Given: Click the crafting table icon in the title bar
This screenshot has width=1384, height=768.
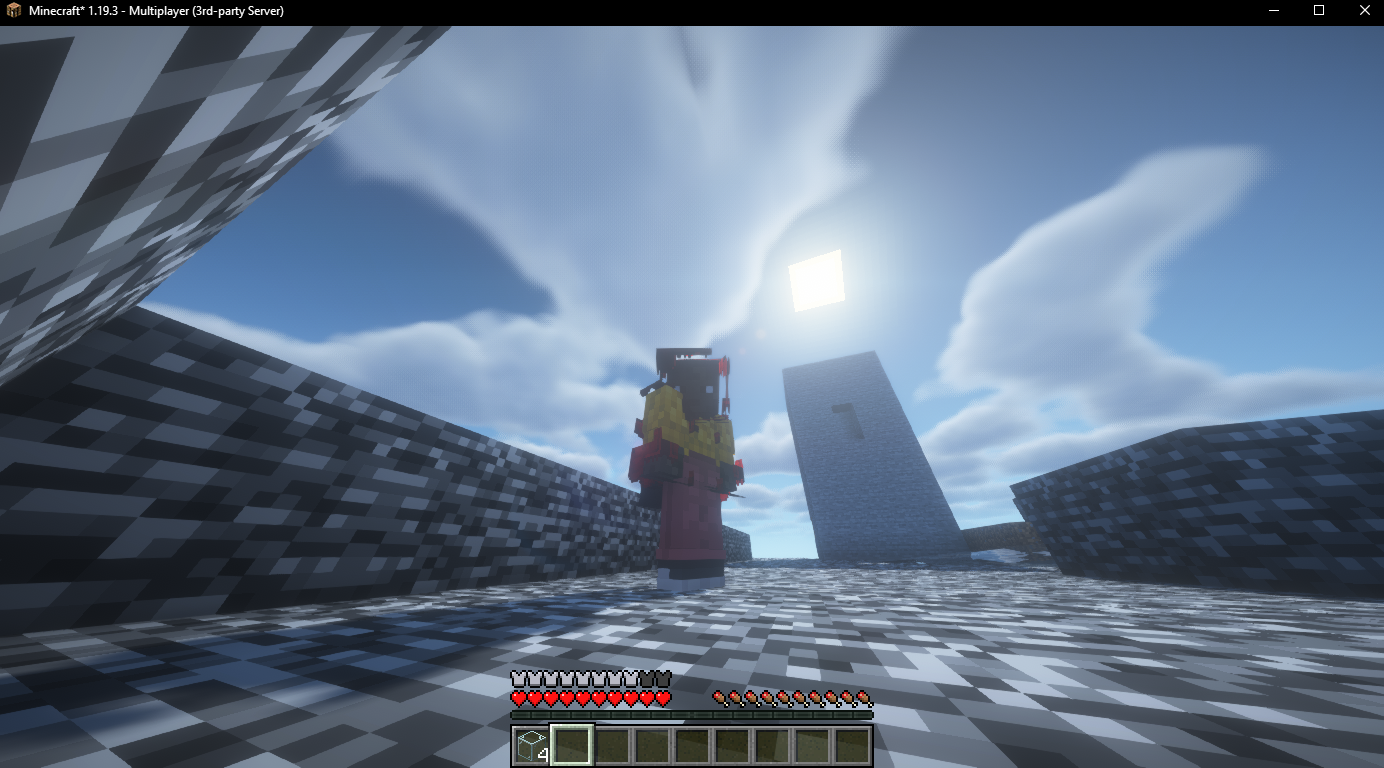Looking at the screenshot, I should (x=12, y=11).
